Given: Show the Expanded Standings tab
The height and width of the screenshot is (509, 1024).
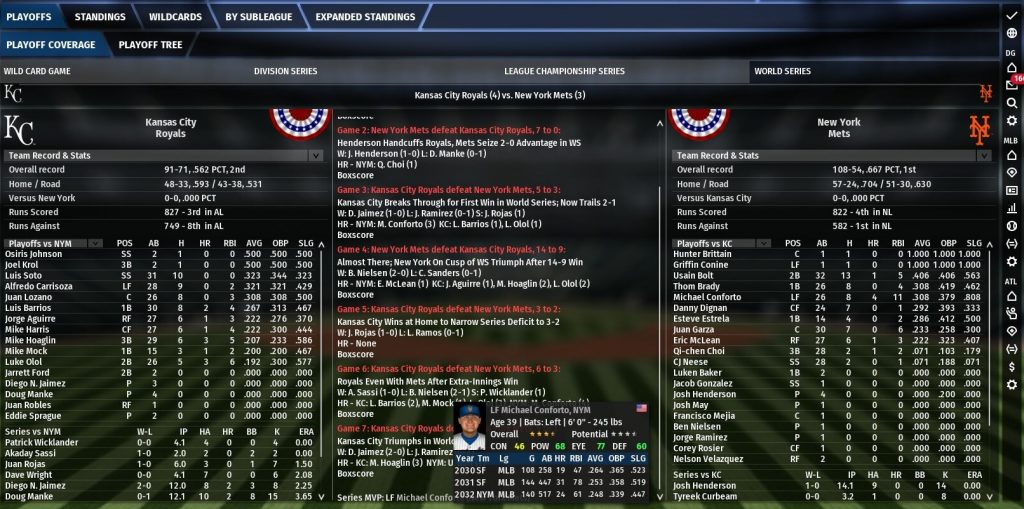Looking at the screenshot, I should pyautogui.click(x=365, y=17).
